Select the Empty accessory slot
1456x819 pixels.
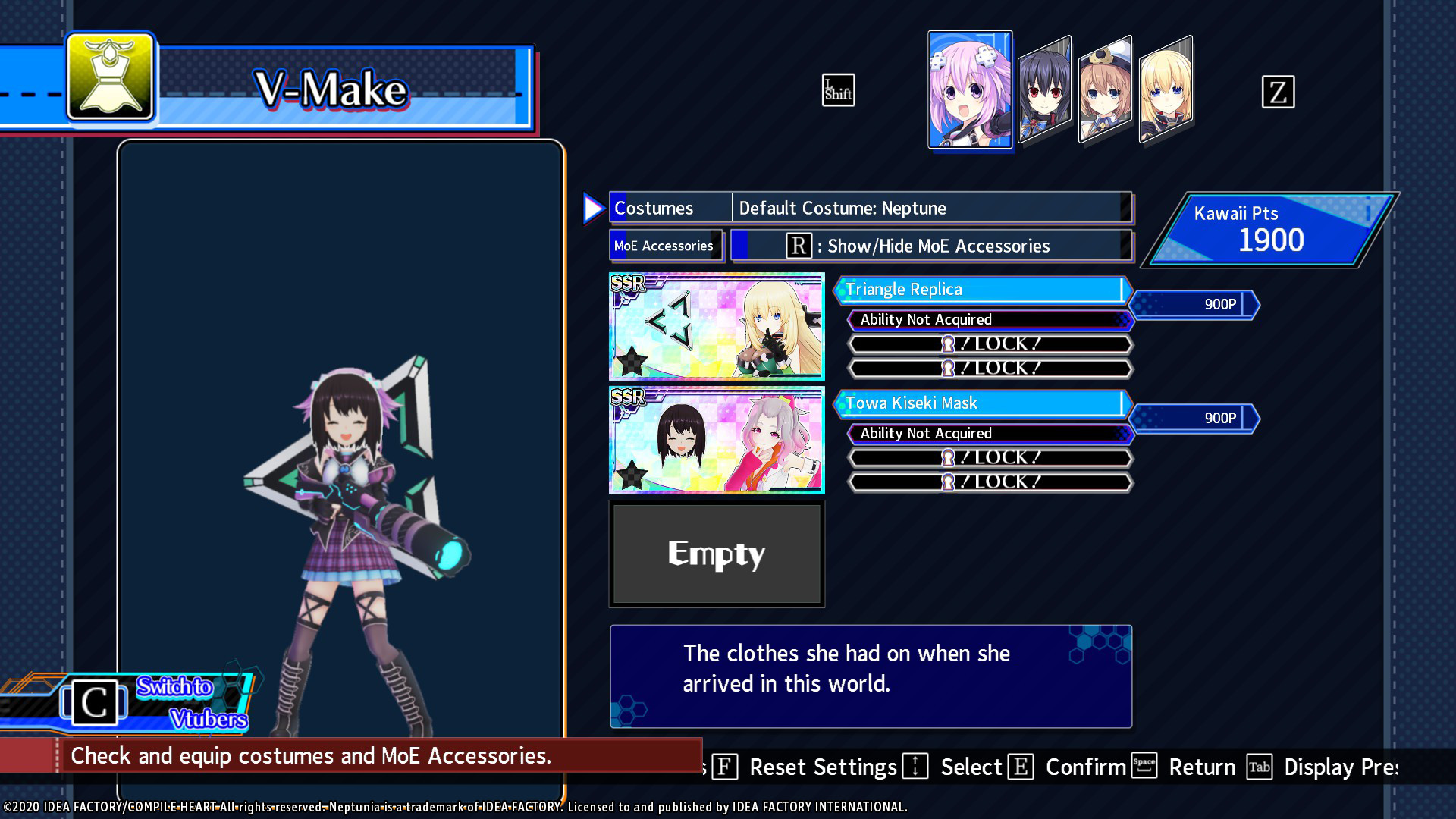pos(716,553)
